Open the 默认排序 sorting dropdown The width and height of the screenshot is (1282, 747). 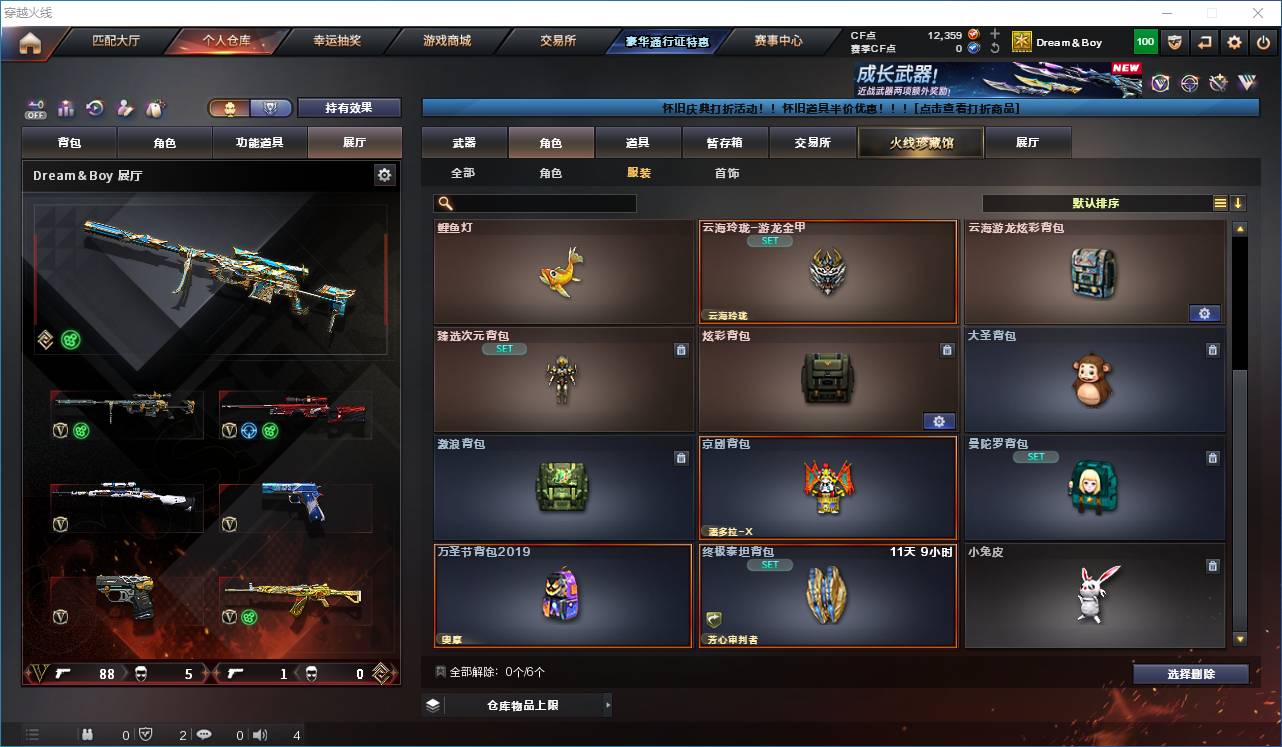coord(1097,203)
